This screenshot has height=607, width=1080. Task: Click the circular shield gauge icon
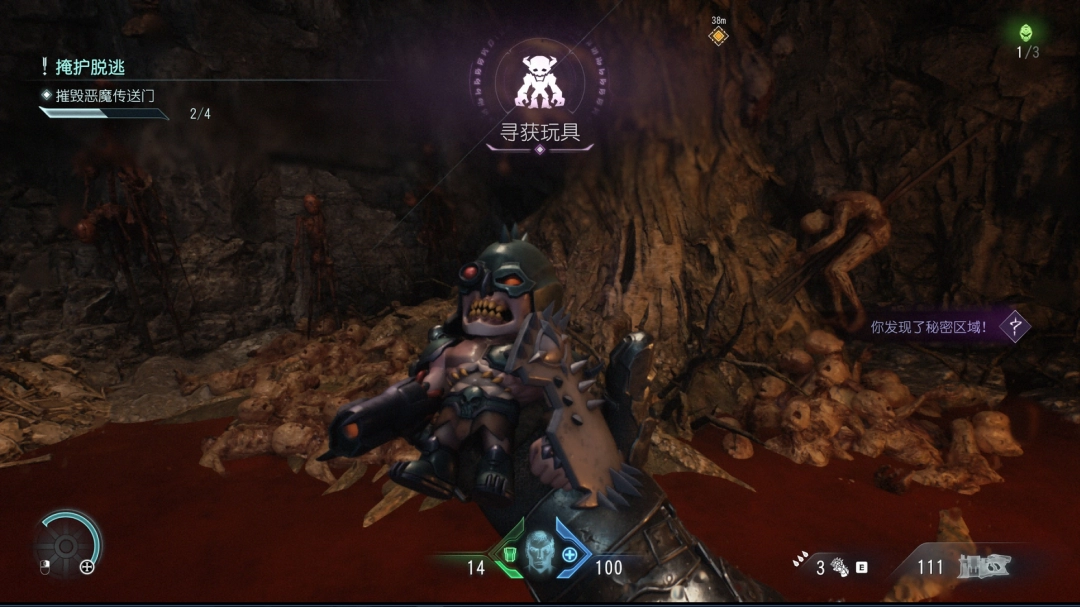67,545
